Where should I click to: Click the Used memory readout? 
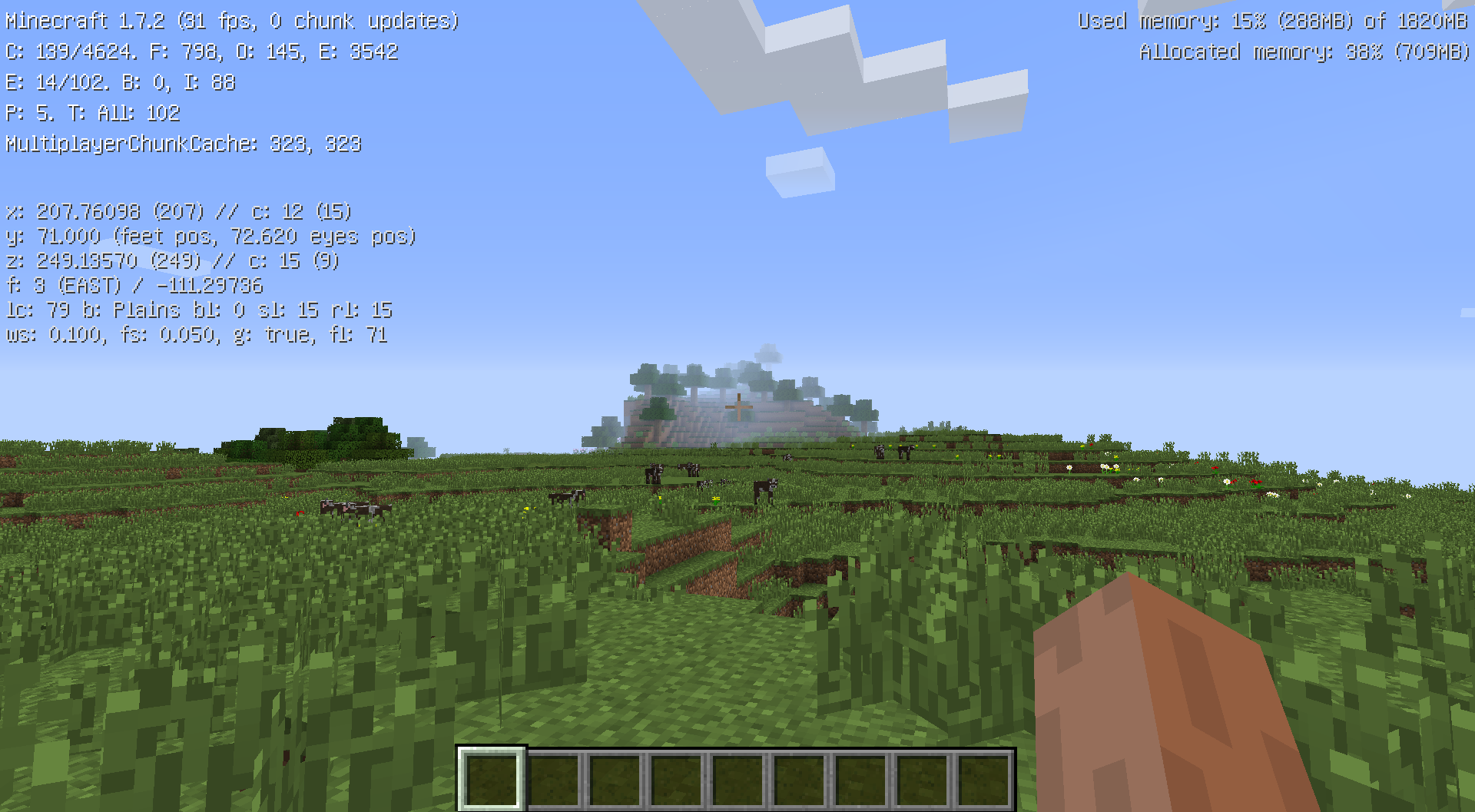pos(1275,21)
